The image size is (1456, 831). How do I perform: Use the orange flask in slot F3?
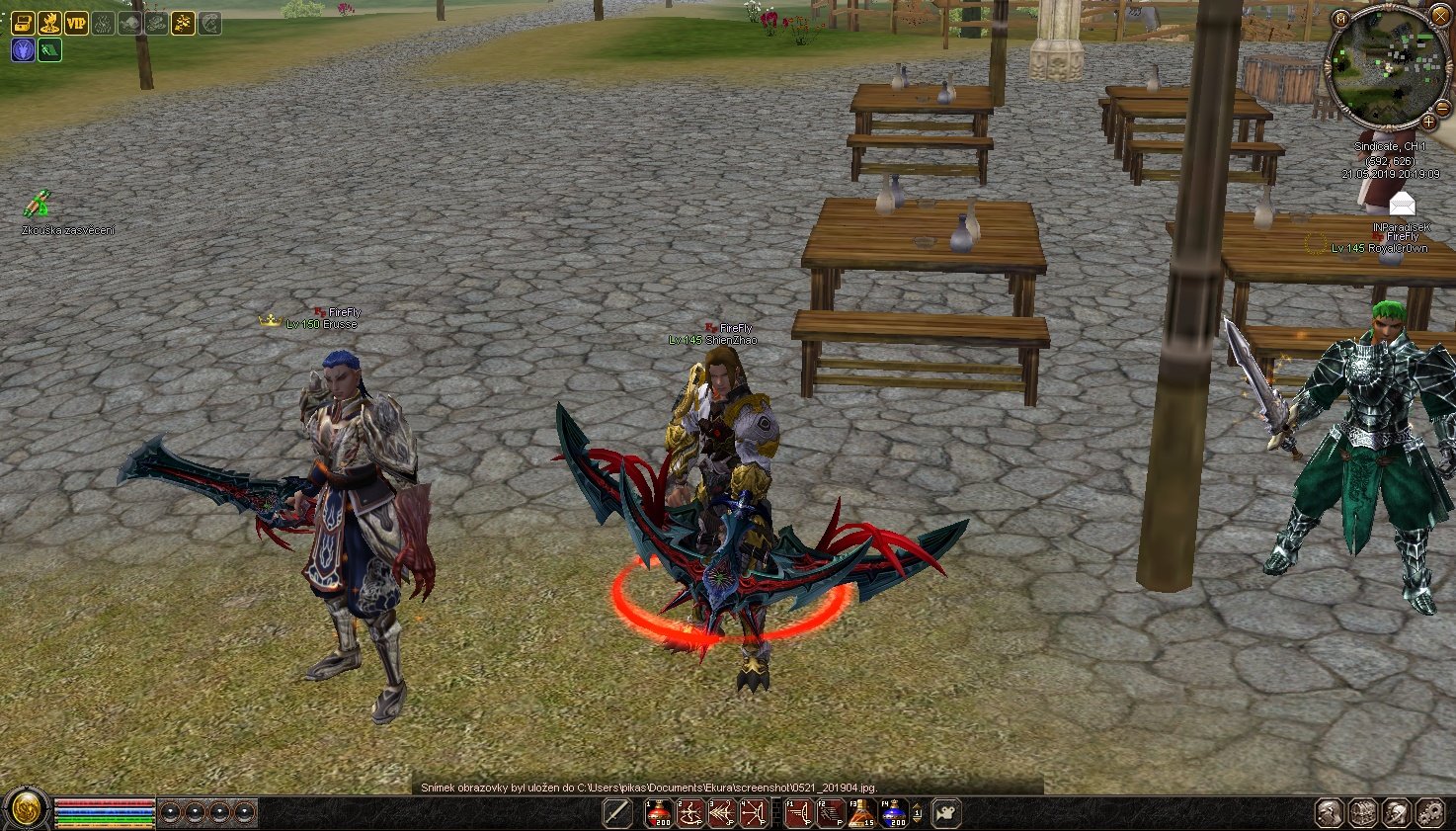pyautogui.click(x=862, y=813)
